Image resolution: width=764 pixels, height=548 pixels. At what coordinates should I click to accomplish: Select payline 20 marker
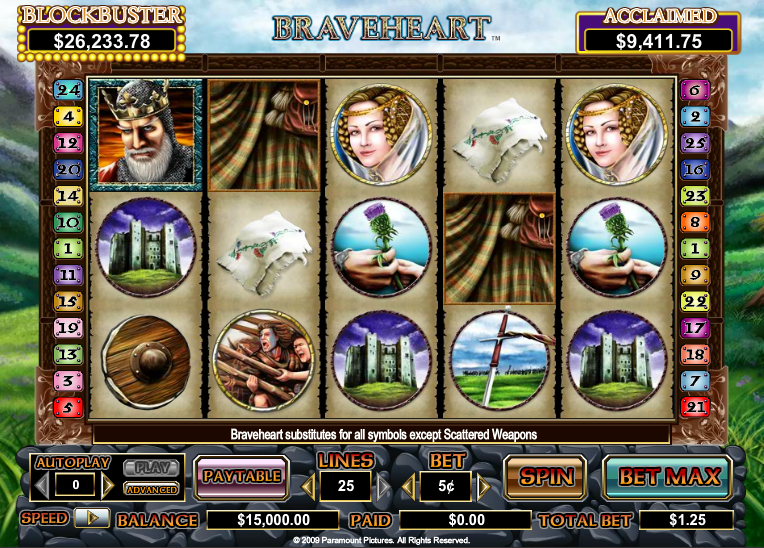click(68, 169)
